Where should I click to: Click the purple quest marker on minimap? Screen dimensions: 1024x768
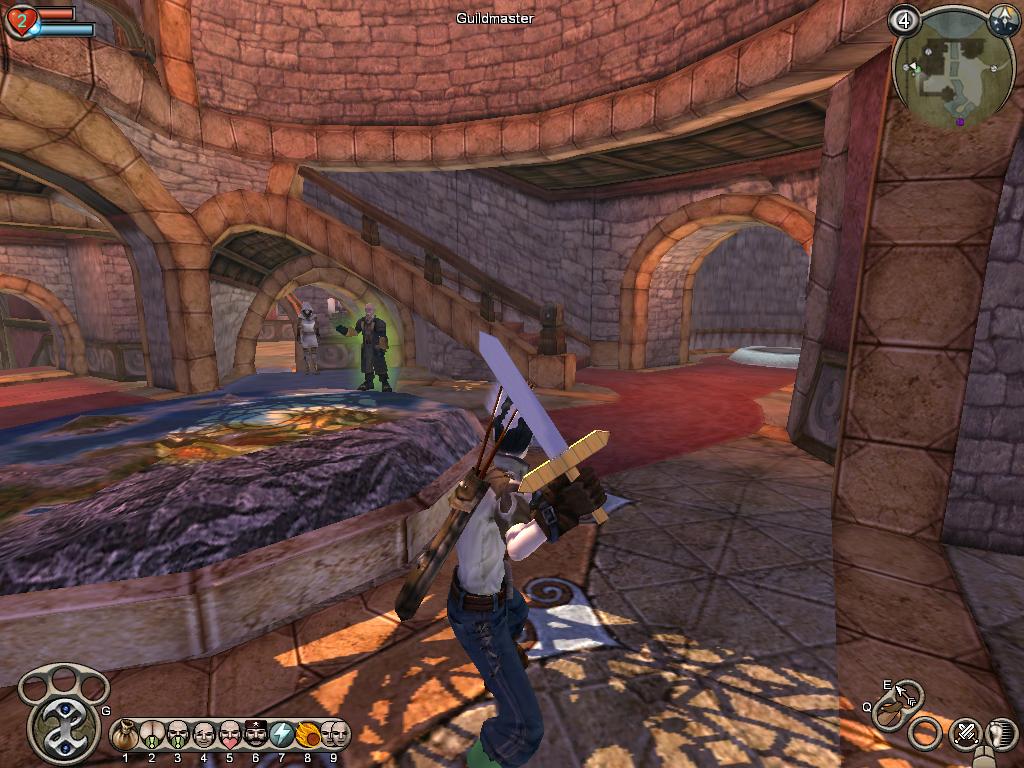pyautogui.click(x=959, y=122)
